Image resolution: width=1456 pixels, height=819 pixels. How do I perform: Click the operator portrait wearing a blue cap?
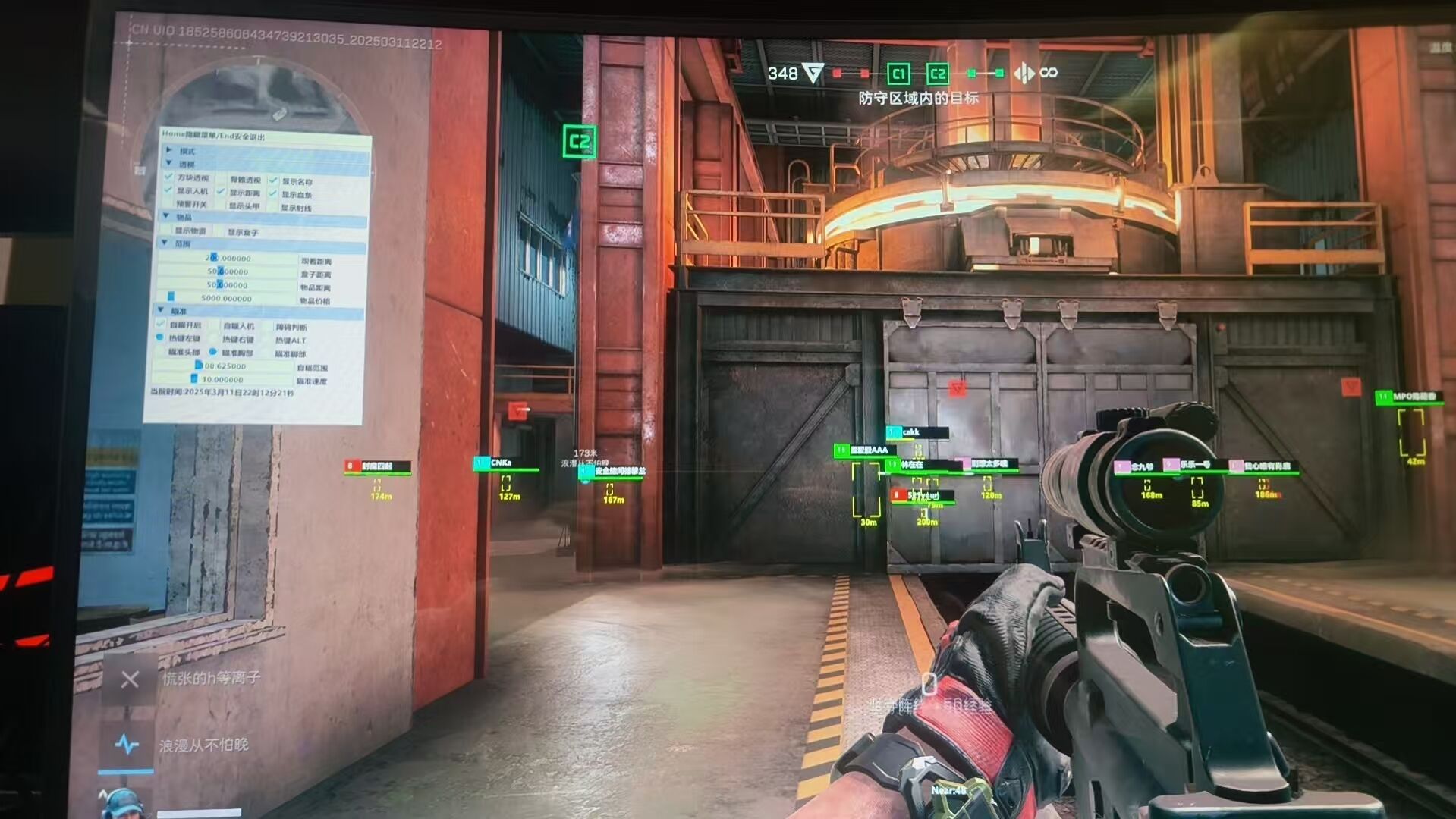pyautogui.click(x=121, y=804)
